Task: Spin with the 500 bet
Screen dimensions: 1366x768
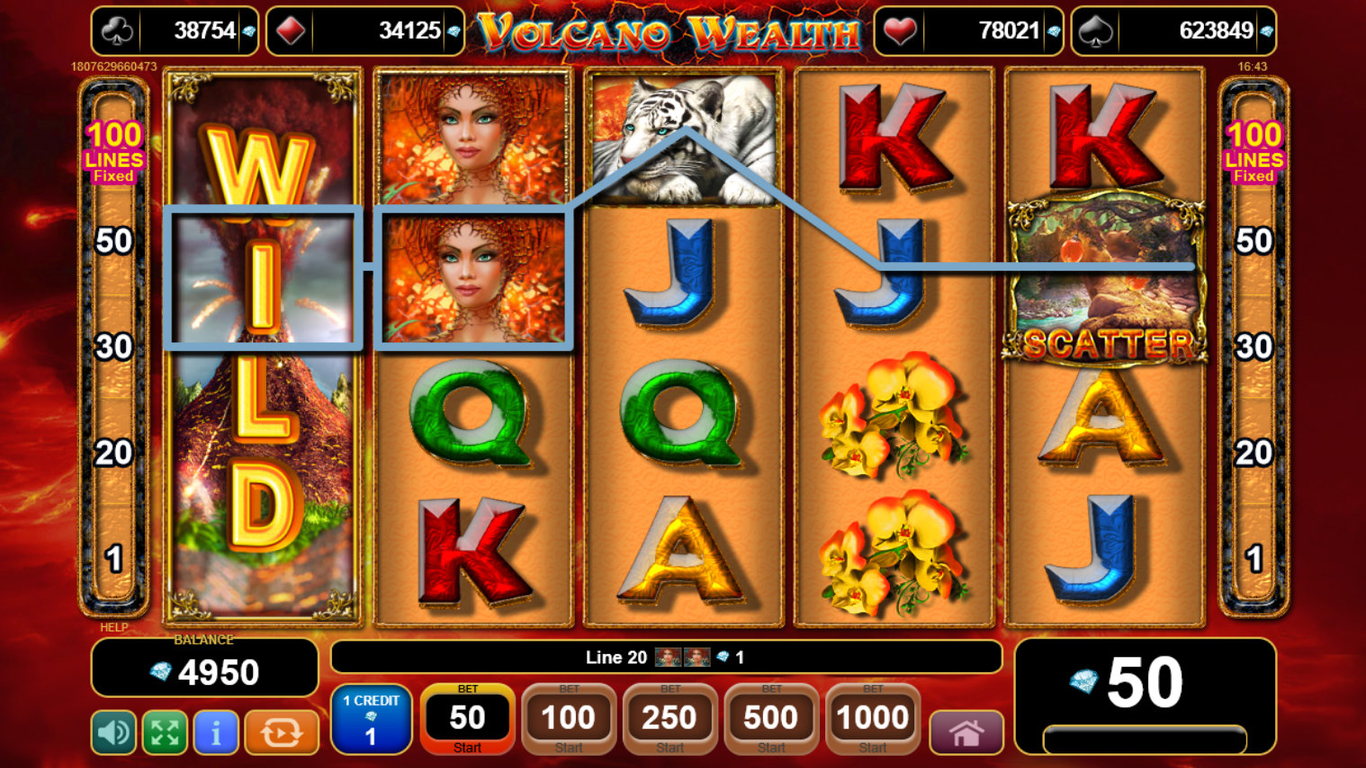Action: [x=771, y=719]
